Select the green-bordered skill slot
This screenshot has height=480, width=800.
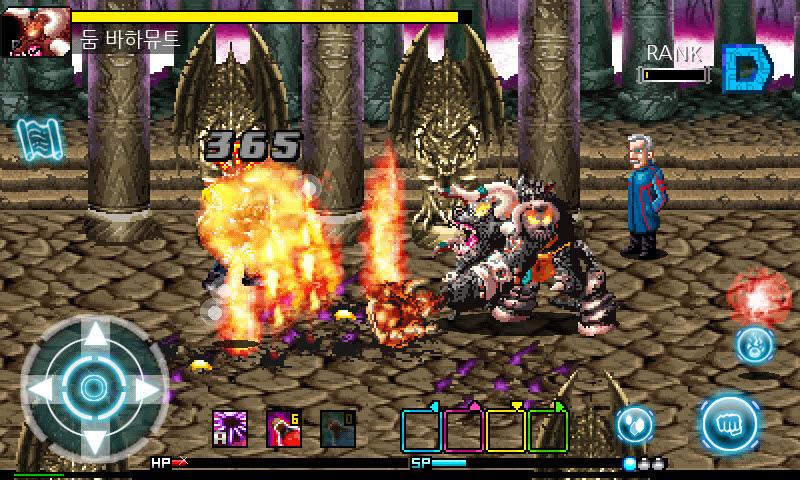click(x=547, y=430)
